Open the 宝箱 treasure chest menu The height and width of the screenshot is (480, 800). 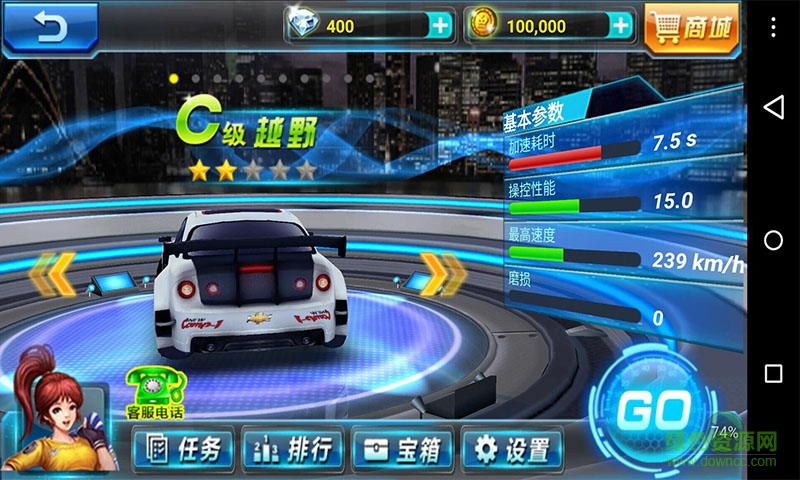click(403, 449)
